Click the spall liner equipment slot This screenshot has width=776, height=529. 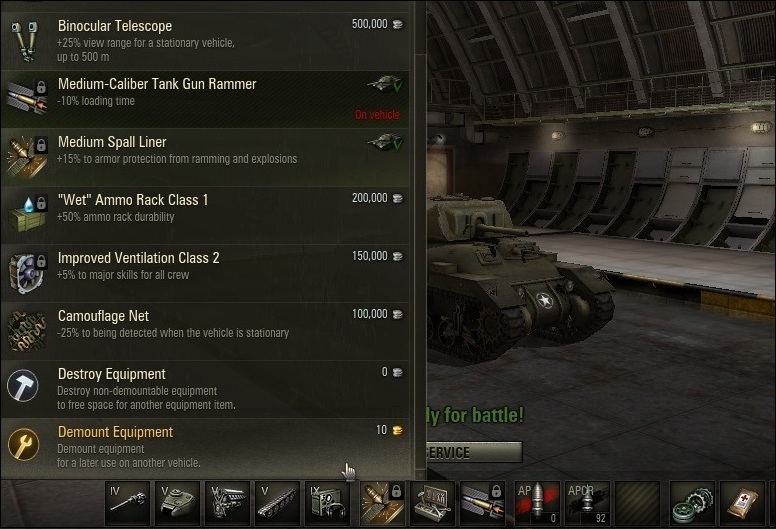tap(383, 503)
